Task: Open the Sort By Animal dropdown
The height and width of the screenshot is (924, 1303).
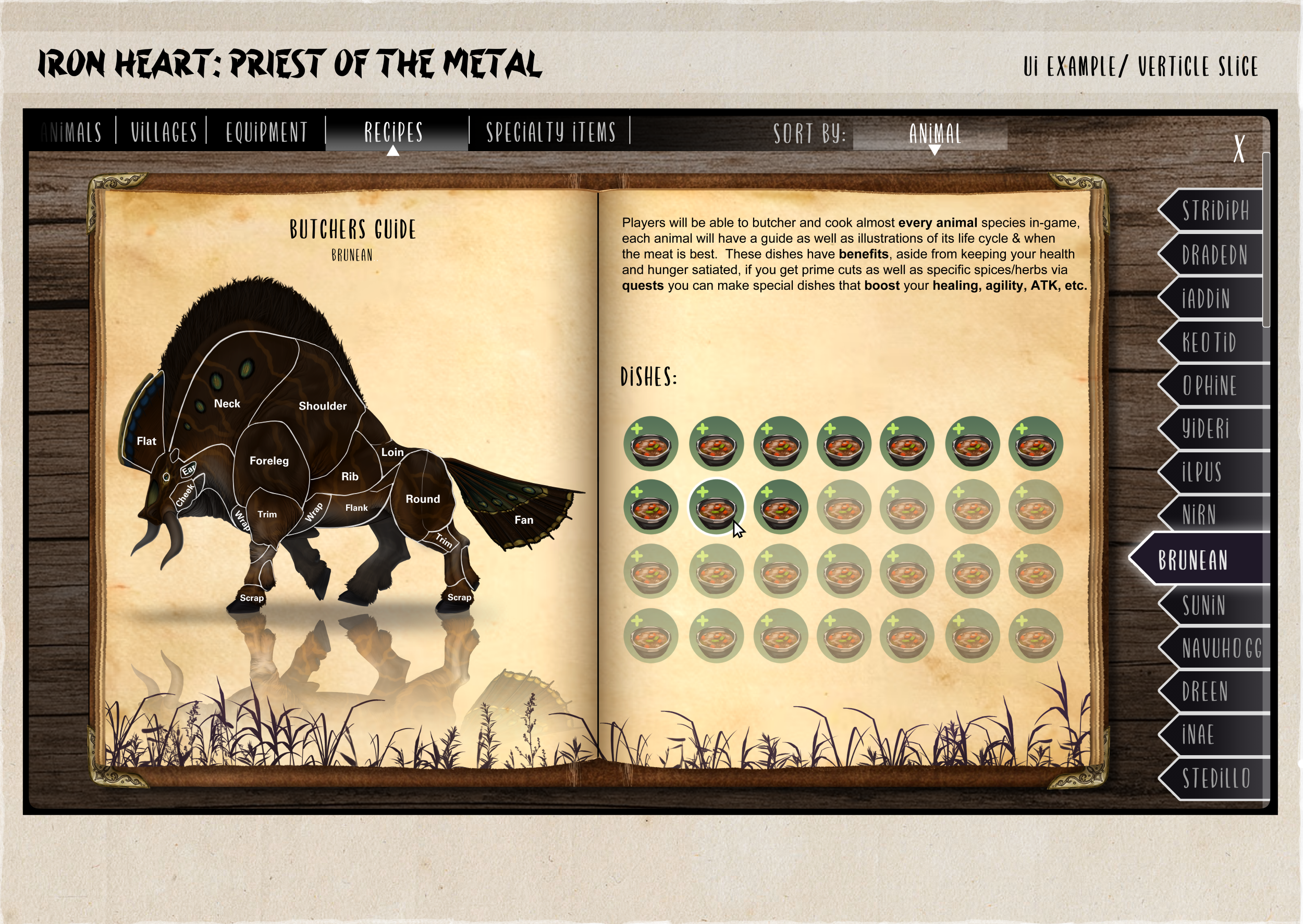Action: [935, 135]
